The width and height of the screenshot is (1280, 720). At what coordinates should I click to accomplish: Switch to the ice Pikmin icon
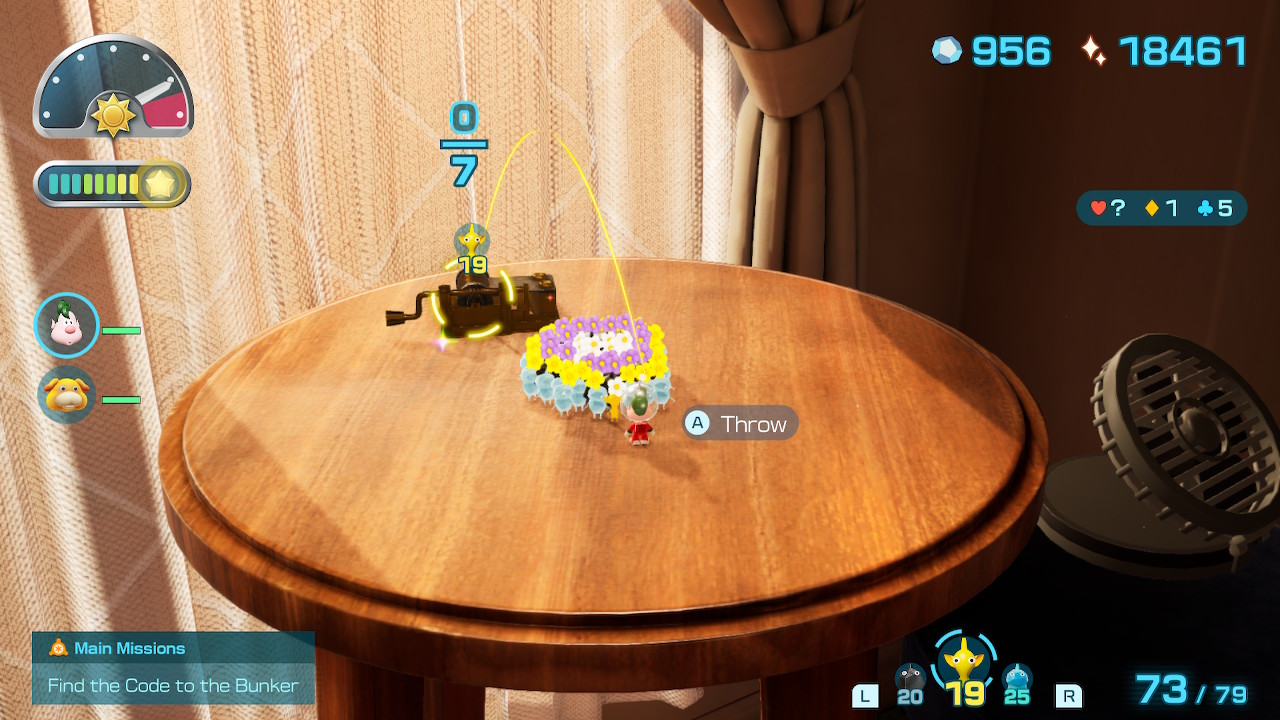(1017, 679)
